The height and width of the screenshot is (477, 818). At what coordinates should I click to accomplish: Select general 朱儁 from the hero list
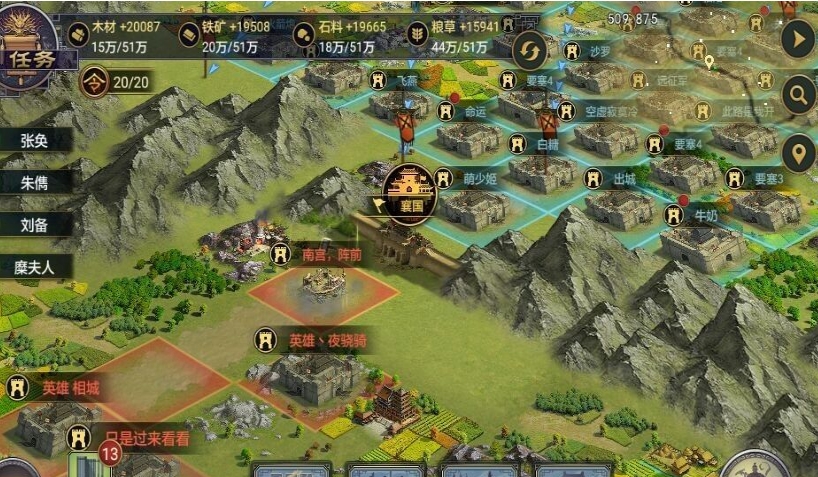[x=34, y=182]
